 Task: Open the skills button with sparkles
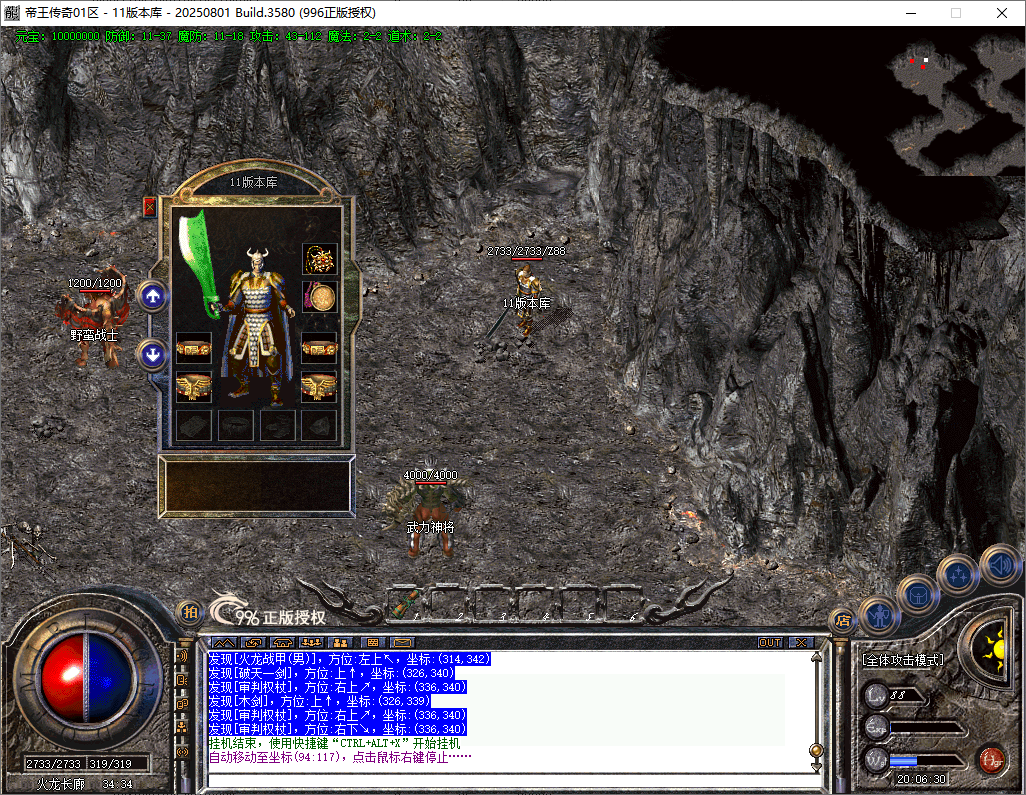point(959,575)
